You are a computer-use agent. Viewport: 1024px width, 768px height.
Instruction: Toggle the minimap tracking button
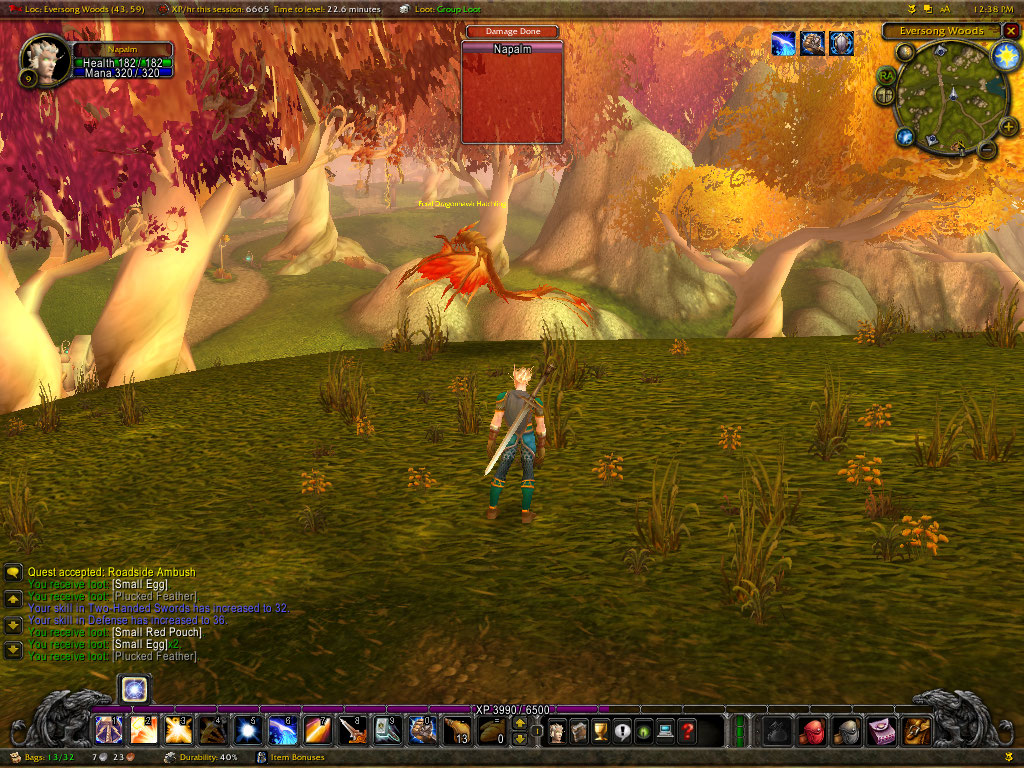(x=904, y=52)
